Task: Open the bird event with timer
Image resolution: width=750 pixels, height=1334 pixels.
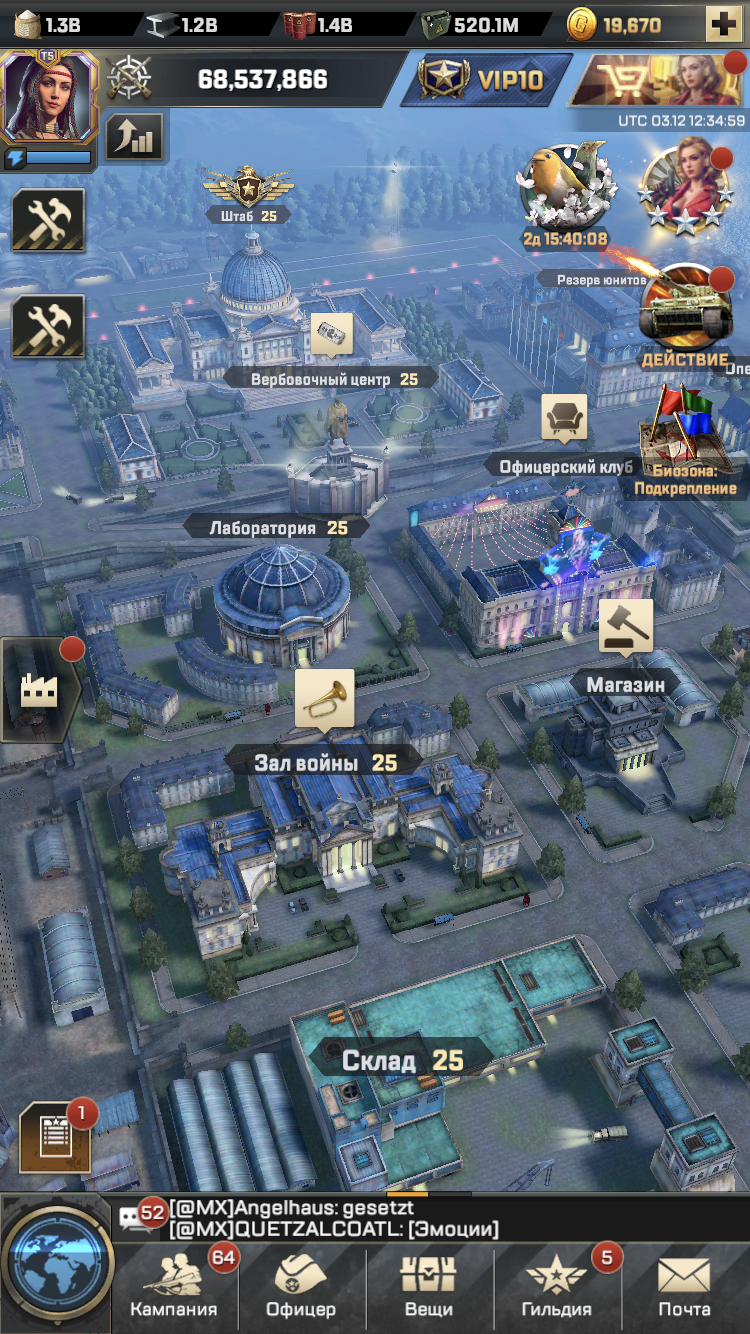Action: (565, 188)
